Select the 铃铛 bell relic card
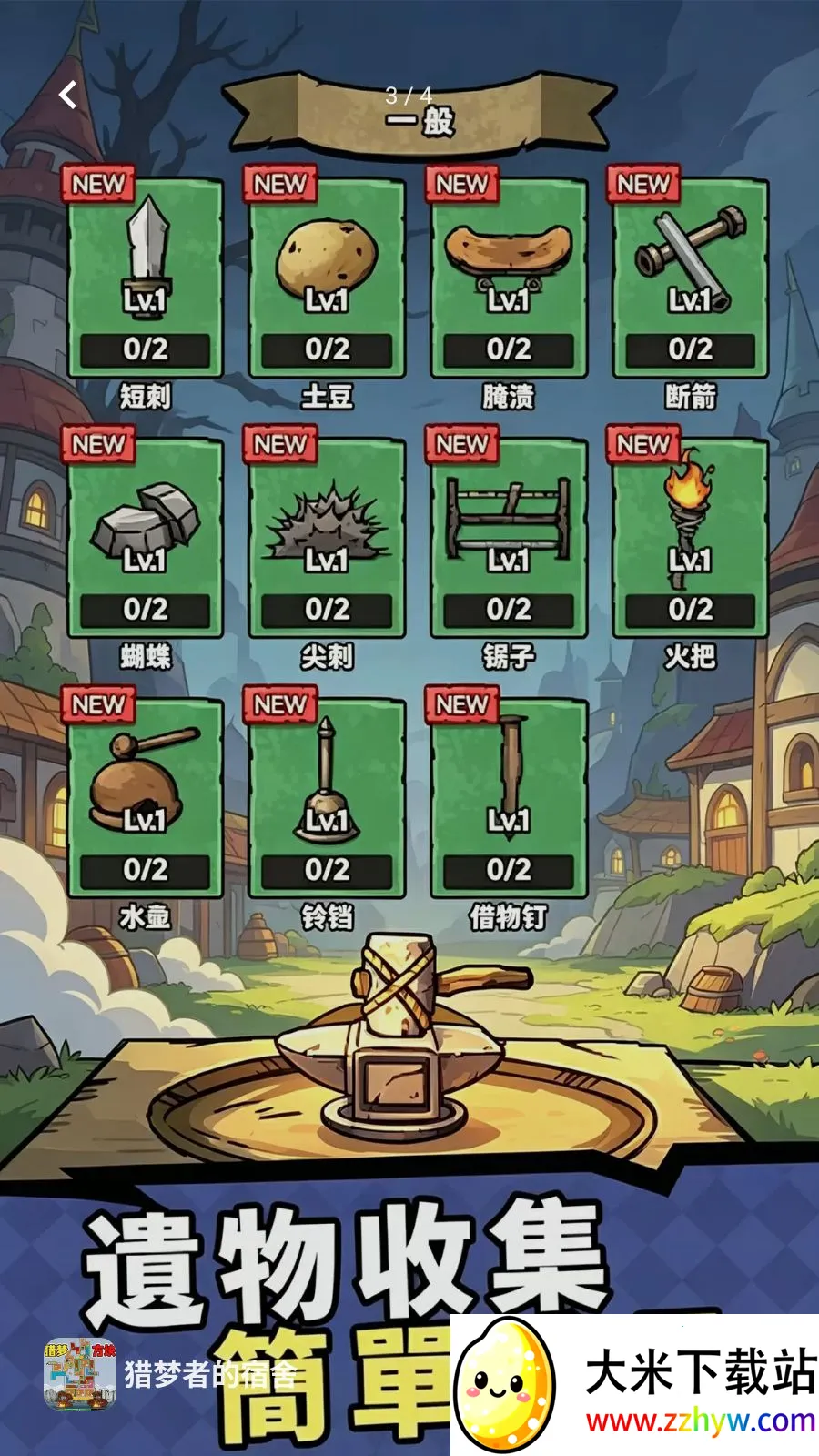This screenshot has height=1456, width=819. click(x=327, y=798)
